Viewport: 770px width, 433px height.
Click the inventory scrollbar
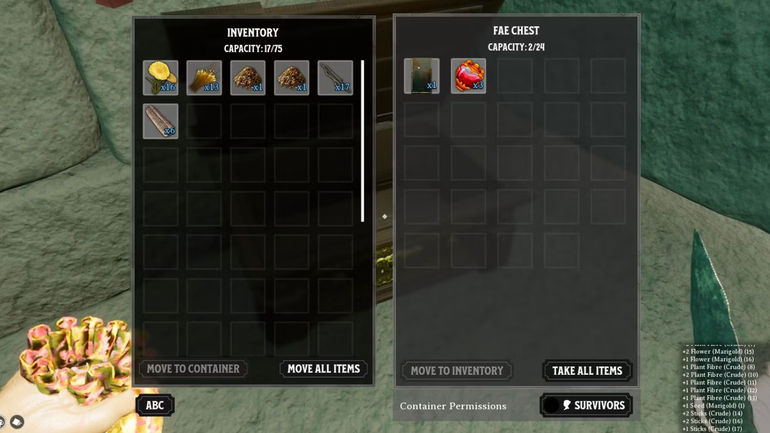[363, 140]
